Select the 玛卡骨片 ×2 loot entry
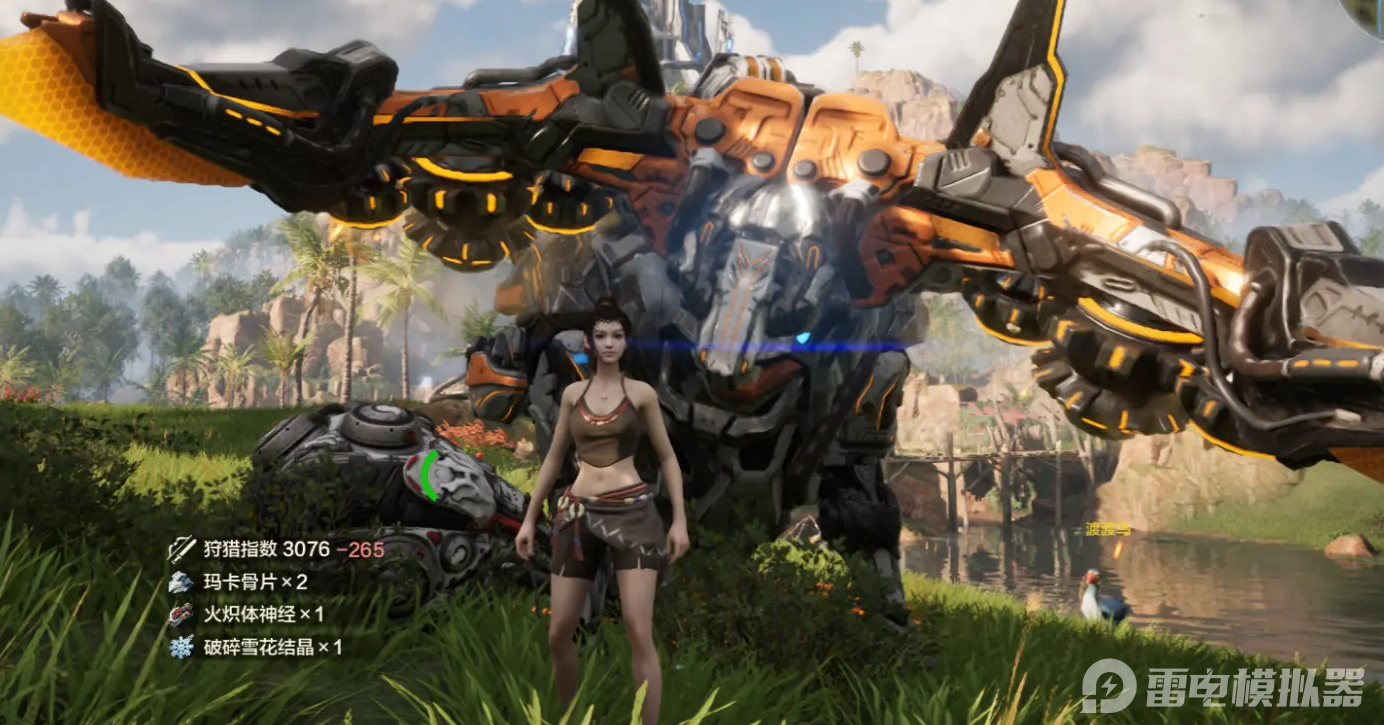 (x=239, y=582)
